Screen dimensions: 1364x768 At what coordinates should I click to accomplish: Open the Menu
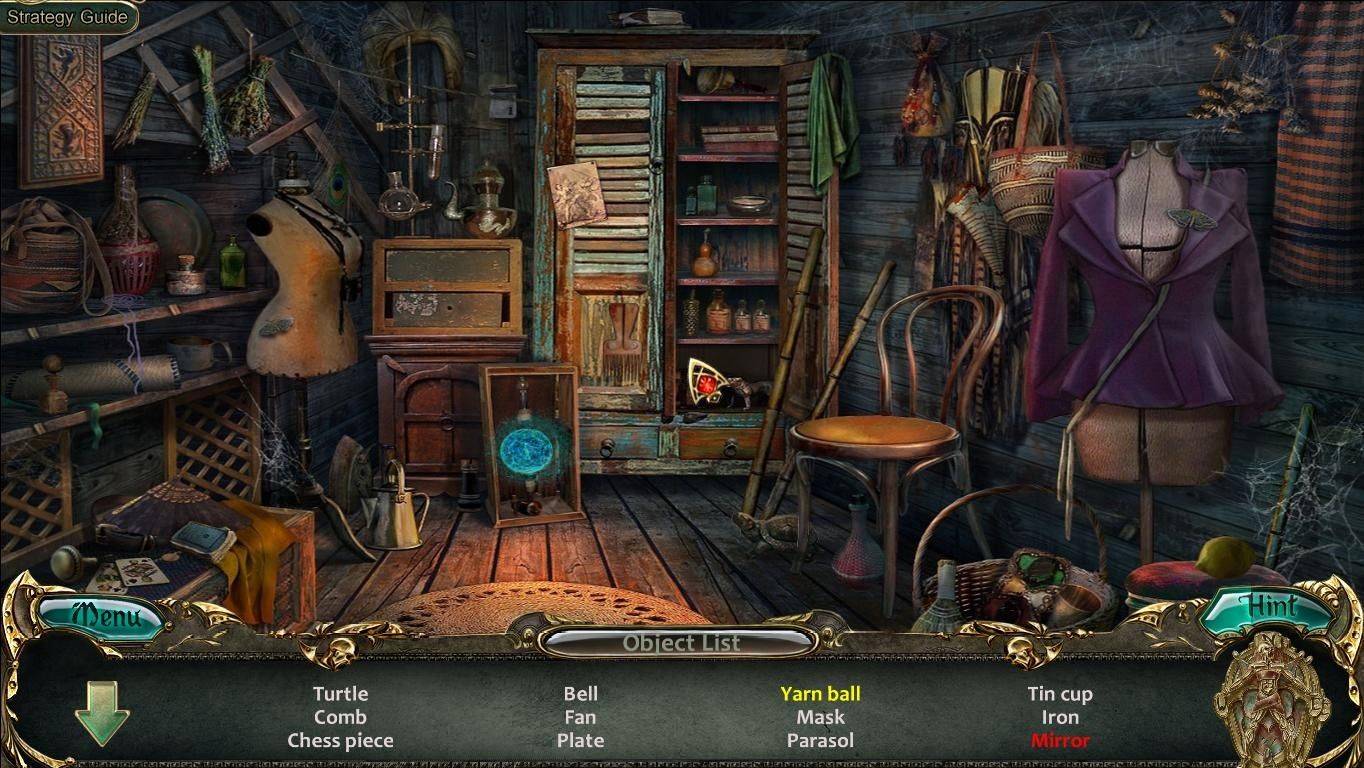[x=101, y=614]
